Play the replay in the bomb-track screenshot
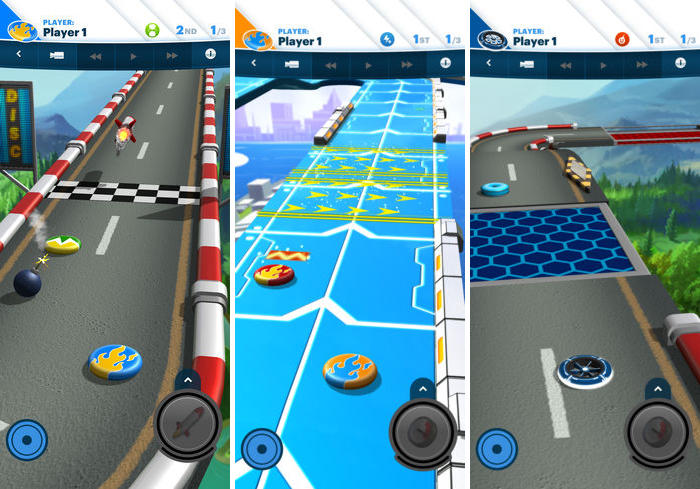Image resolution: width=700 pixels, height=489 pixels. click(133, 57)
